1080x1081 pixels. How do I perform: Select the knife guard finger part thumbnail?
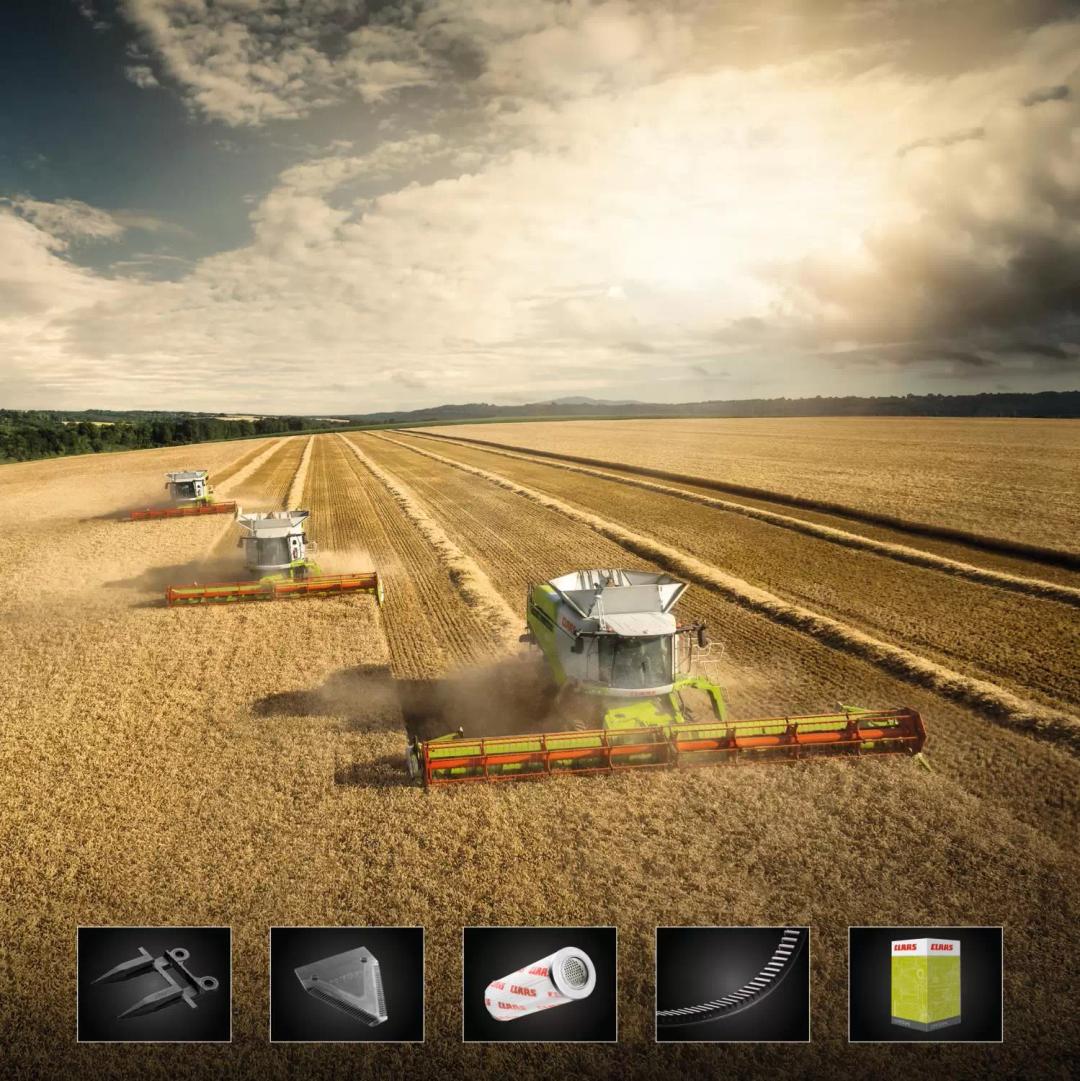tap(154, 984)
